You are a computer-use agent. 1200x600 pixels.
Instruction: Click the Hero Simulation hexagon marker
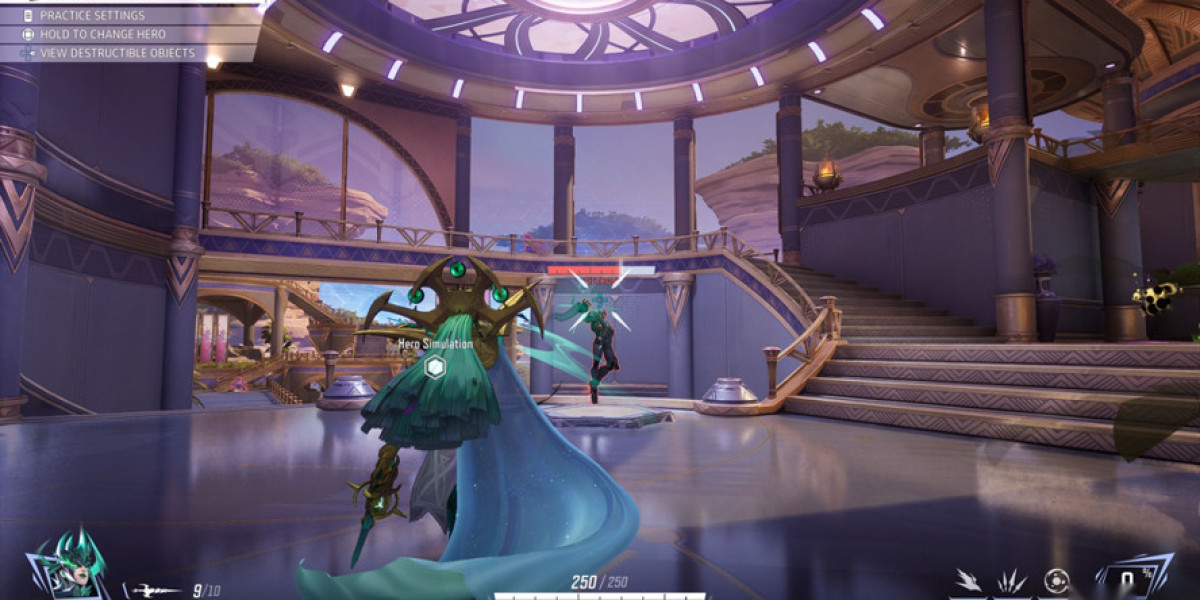tap(435, 367)
